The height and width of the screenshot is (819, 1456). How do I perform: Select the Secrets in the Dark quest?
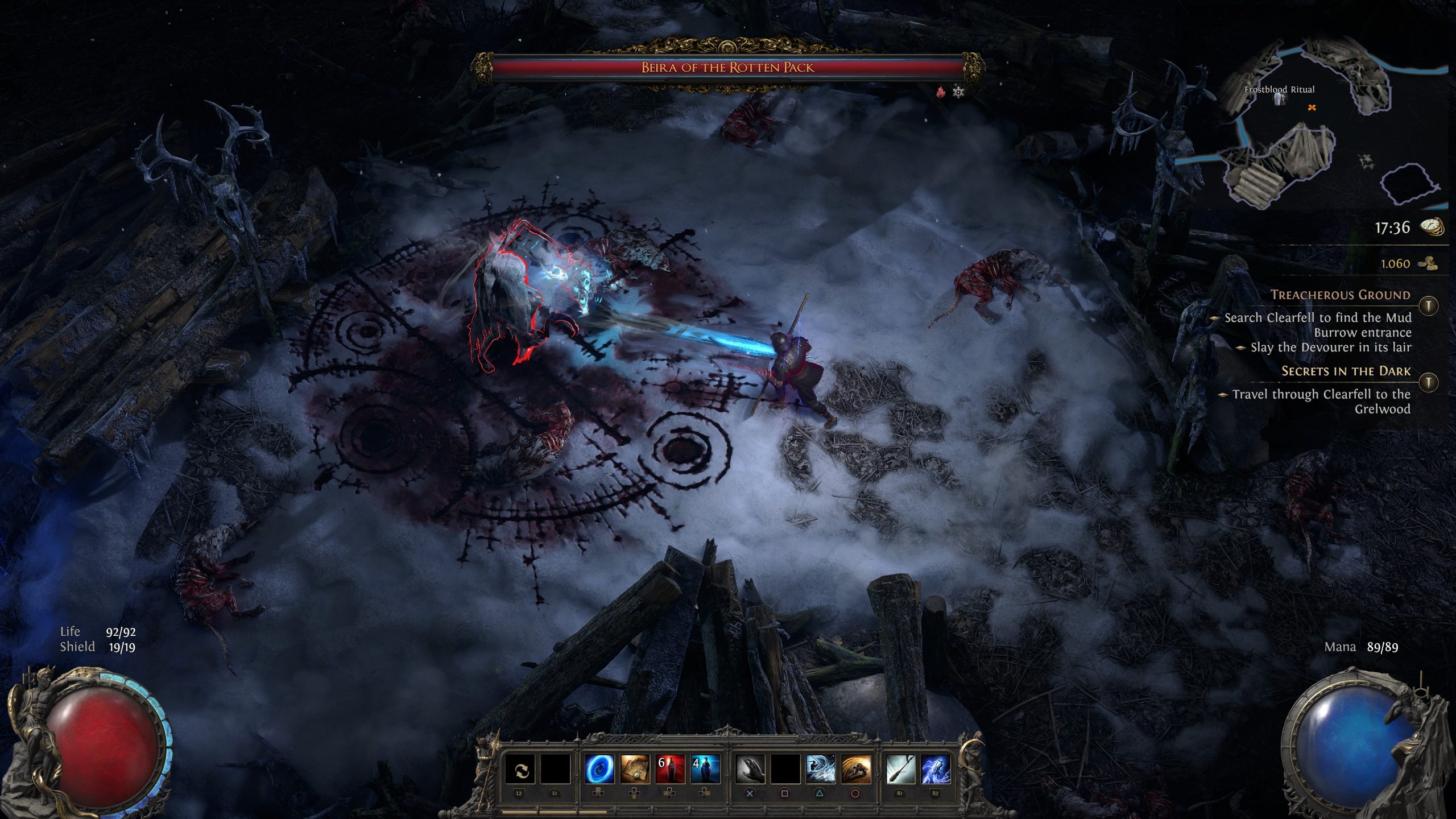pos(1345,371)
